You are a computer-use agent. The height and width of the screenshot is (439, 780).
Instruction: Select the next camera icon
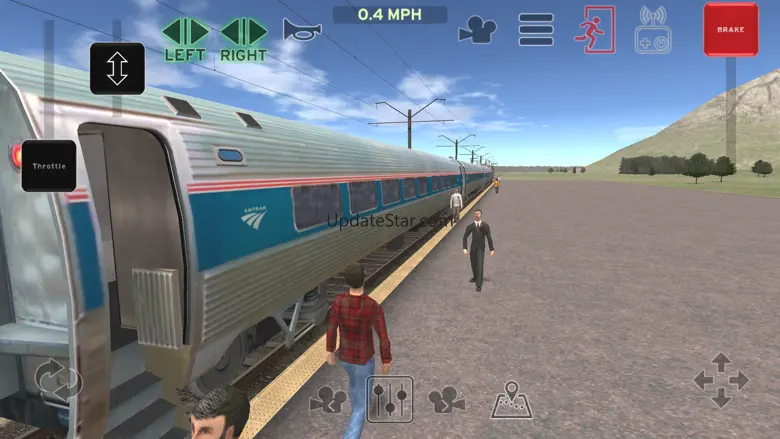tap(447, 400)
